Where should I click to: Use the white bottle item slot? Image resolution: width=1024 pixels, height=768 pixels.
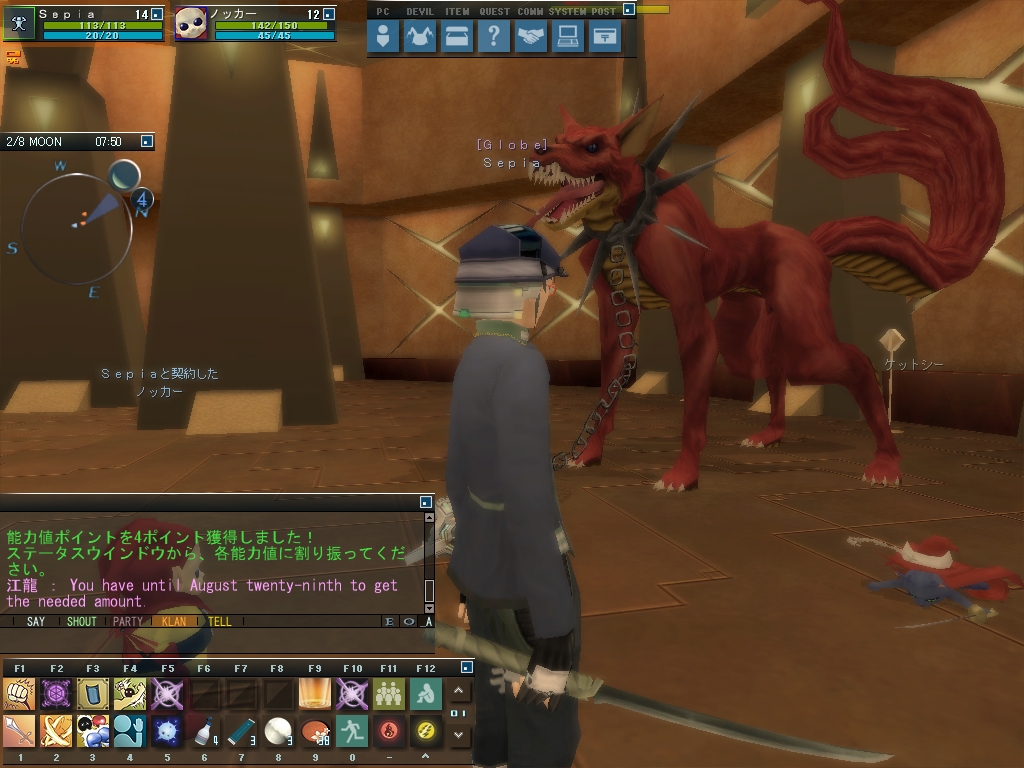204,731
